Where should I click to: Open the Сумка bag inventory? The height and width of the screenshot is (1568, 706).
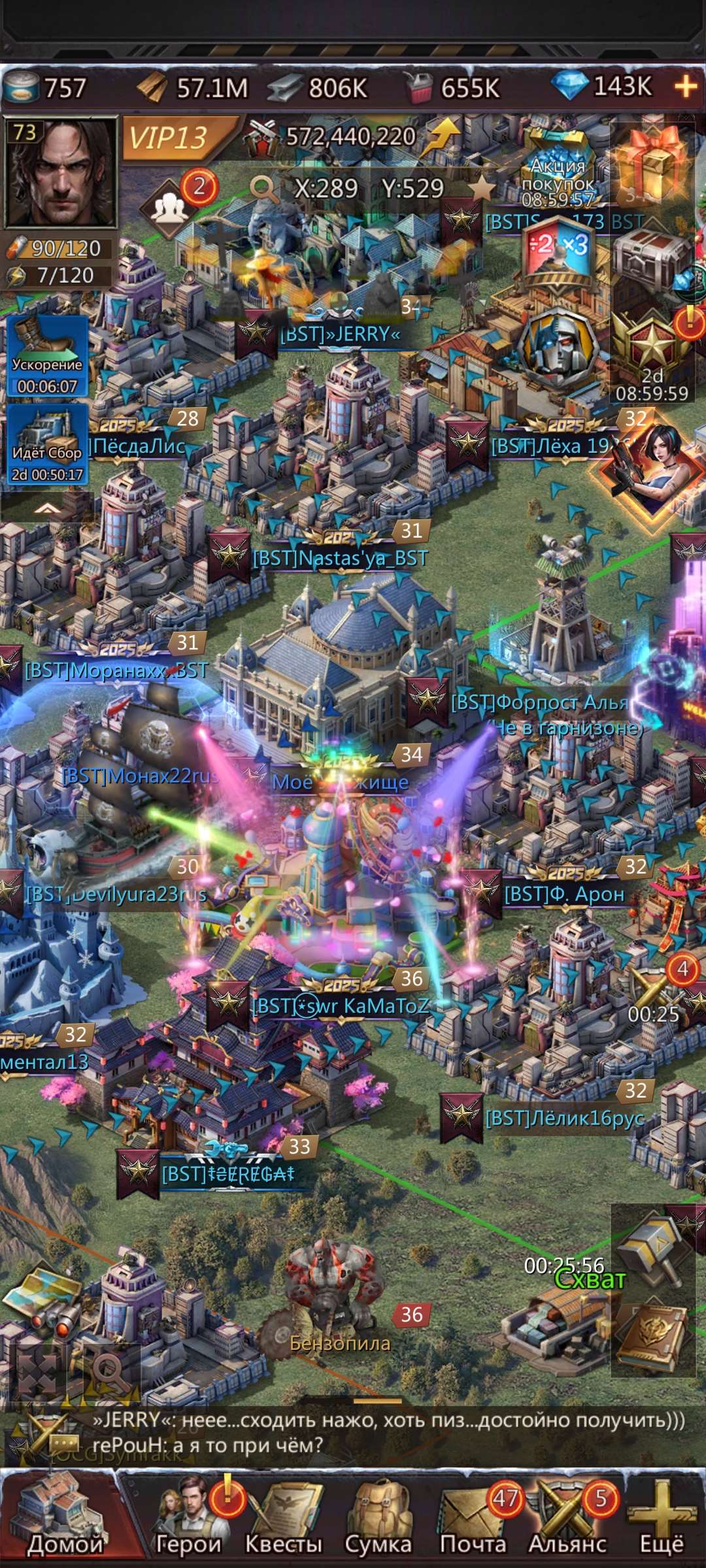pos(378,1517)
